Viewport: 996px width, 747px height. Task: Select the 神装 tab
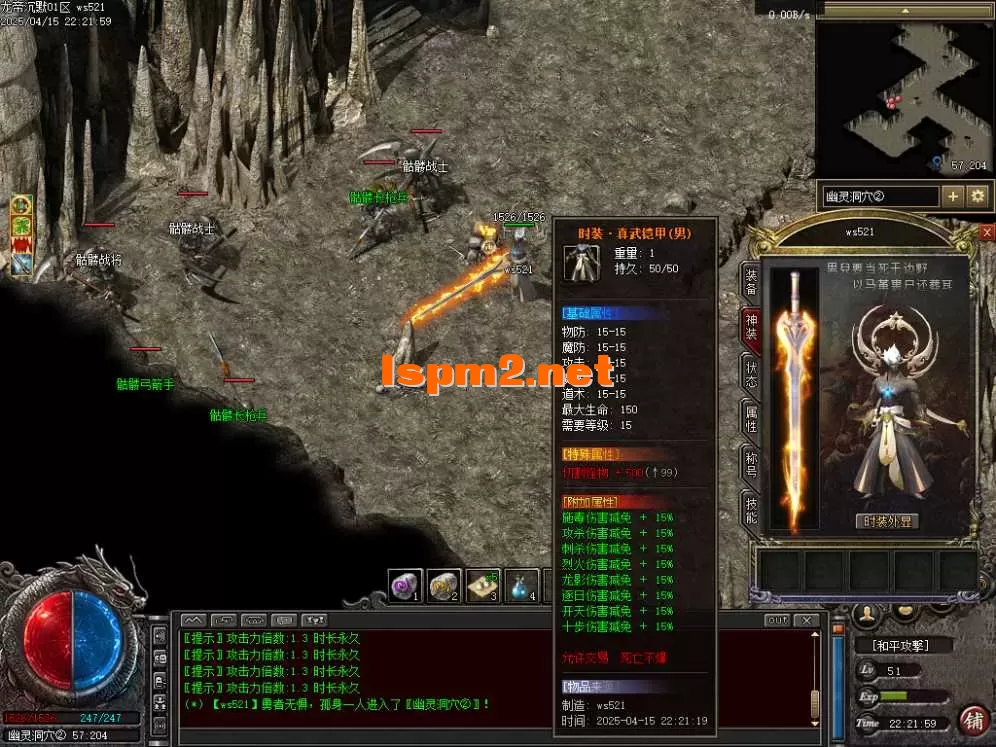click(750, 325)
